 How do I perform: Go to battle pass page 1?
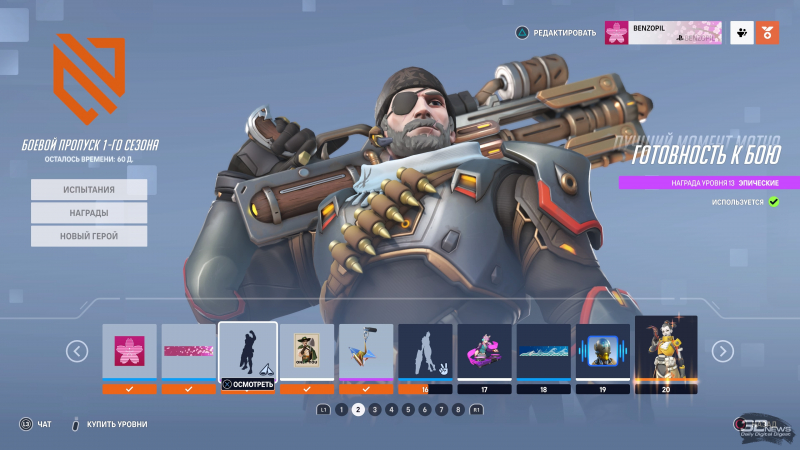click(341, 409)
